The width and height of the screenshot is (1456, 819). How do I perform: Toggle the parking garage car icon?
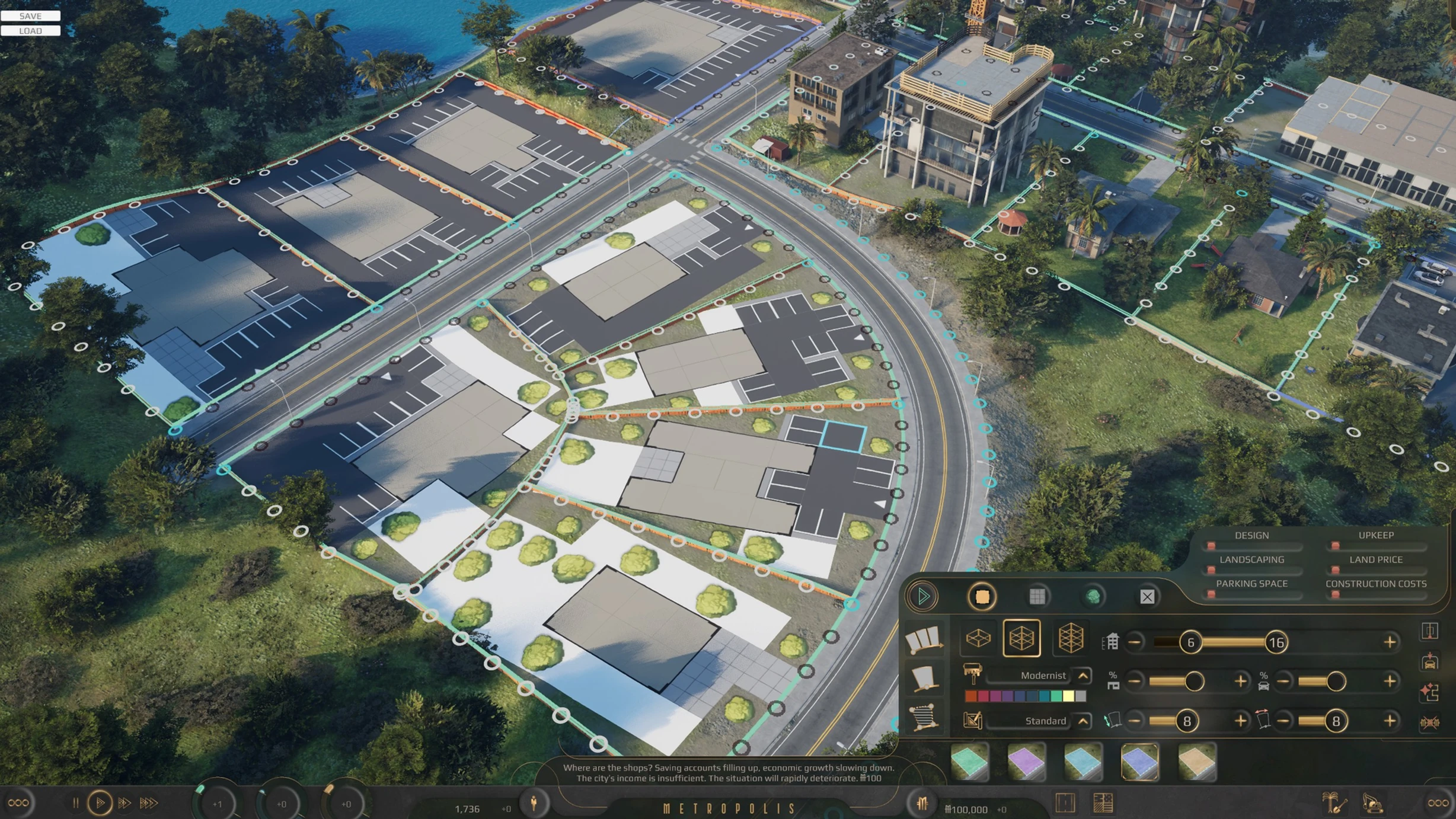1430,661
